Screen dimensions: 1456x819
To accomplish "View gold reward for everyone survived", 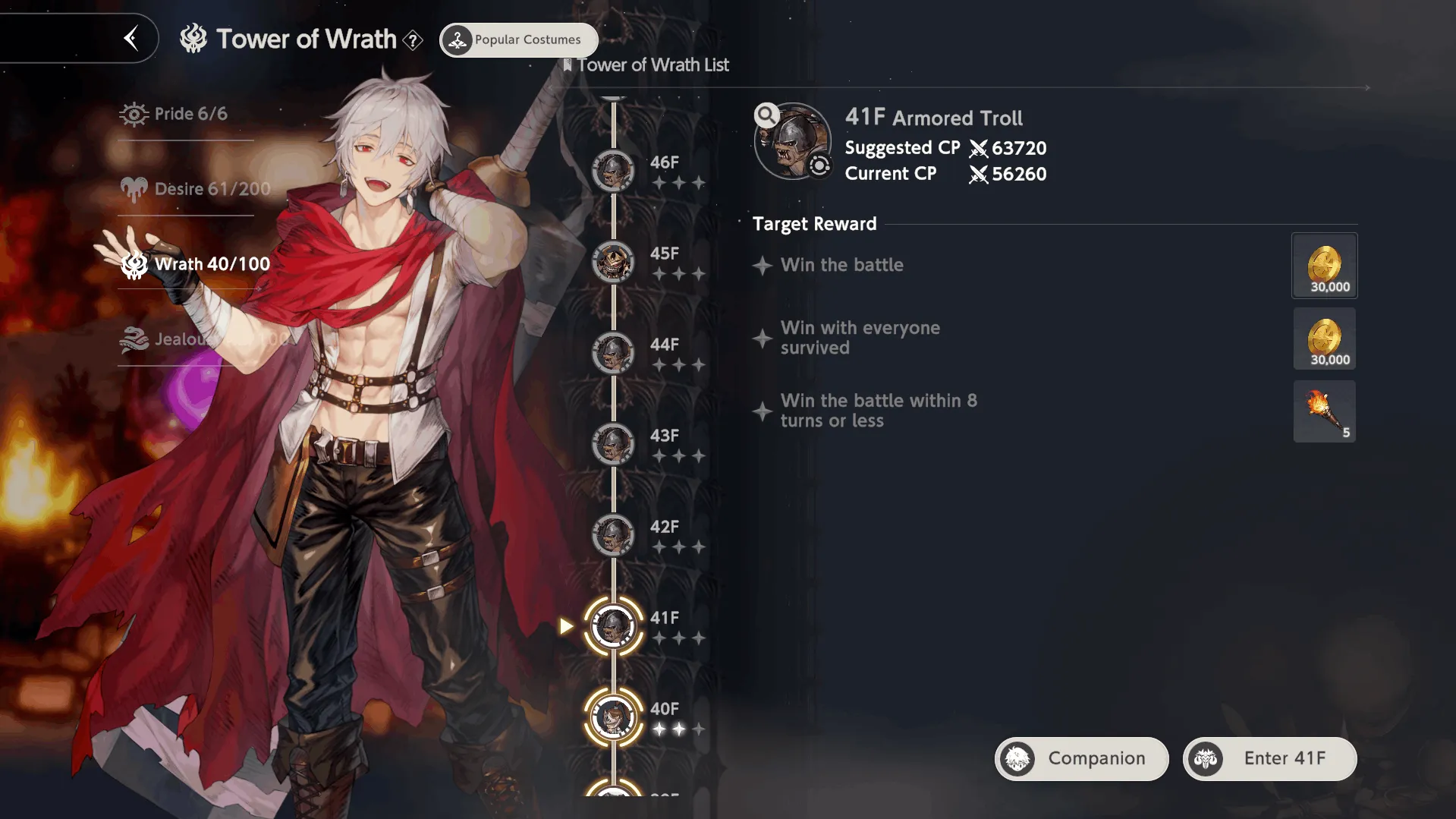I will coord(1324,339).
